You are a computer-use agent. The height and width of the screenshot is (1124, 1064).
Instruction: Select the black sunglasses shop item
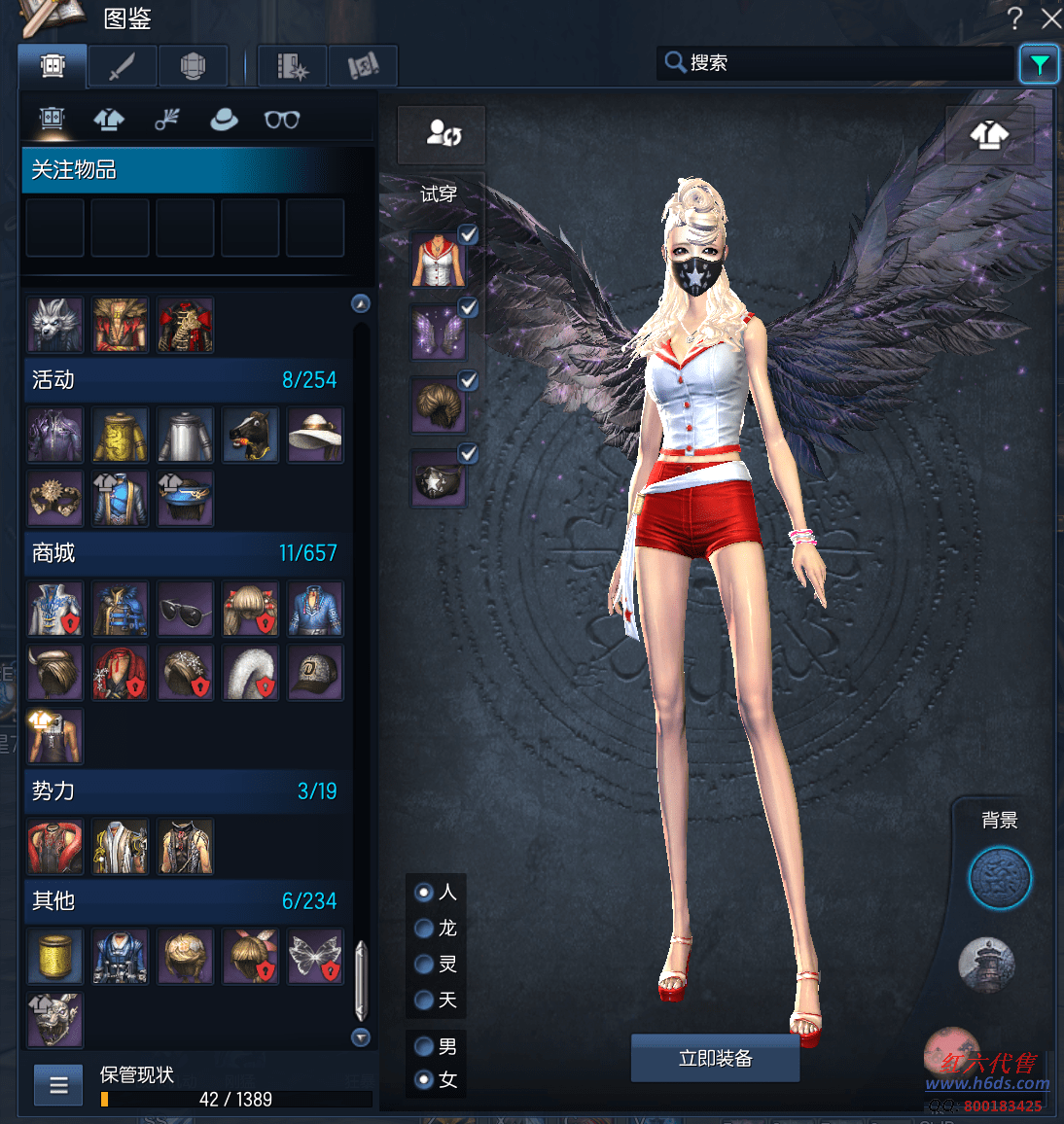[185, 610]
